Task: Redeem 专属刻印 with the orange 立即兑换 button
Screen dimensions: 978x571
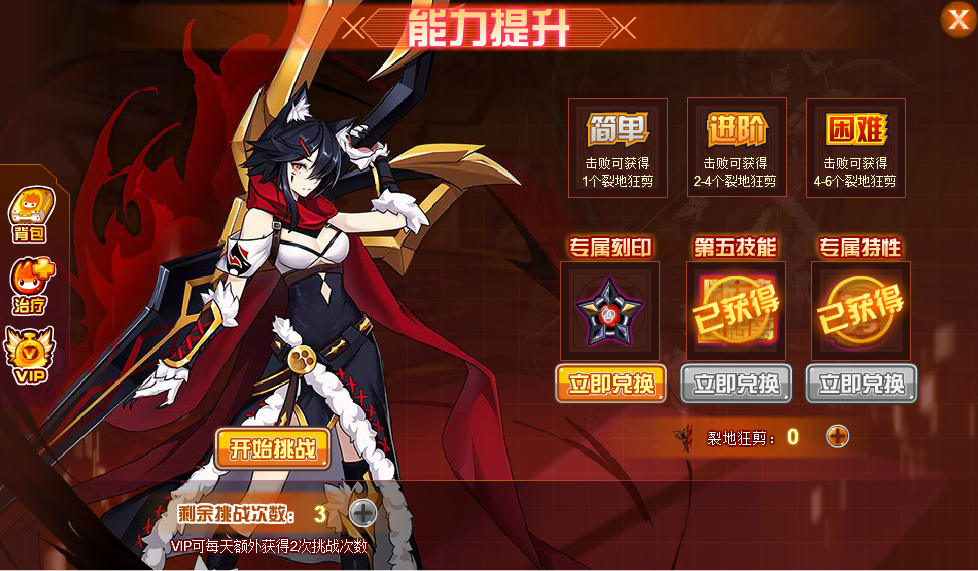Action: (x=611, y=384)
